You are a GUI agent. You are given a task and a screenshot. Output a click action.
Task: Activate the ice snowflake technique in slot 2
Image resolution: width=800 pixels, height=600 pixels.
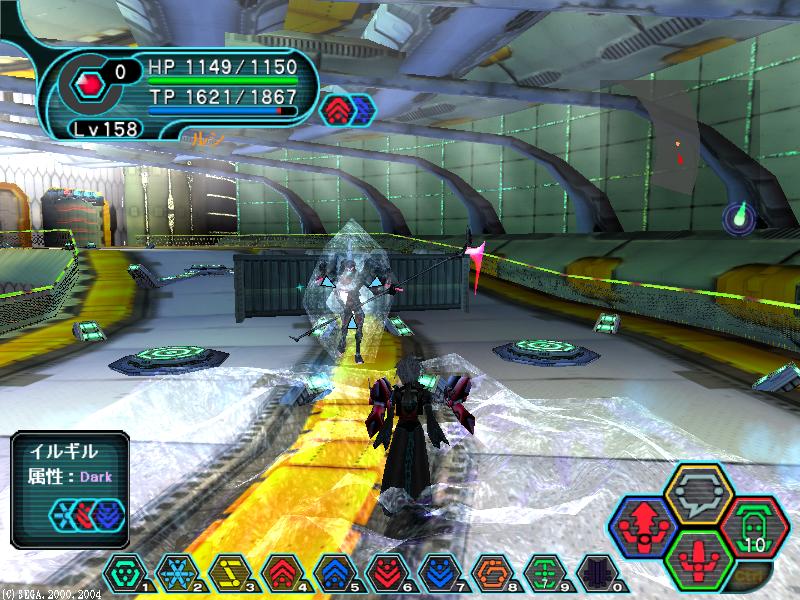176,573
